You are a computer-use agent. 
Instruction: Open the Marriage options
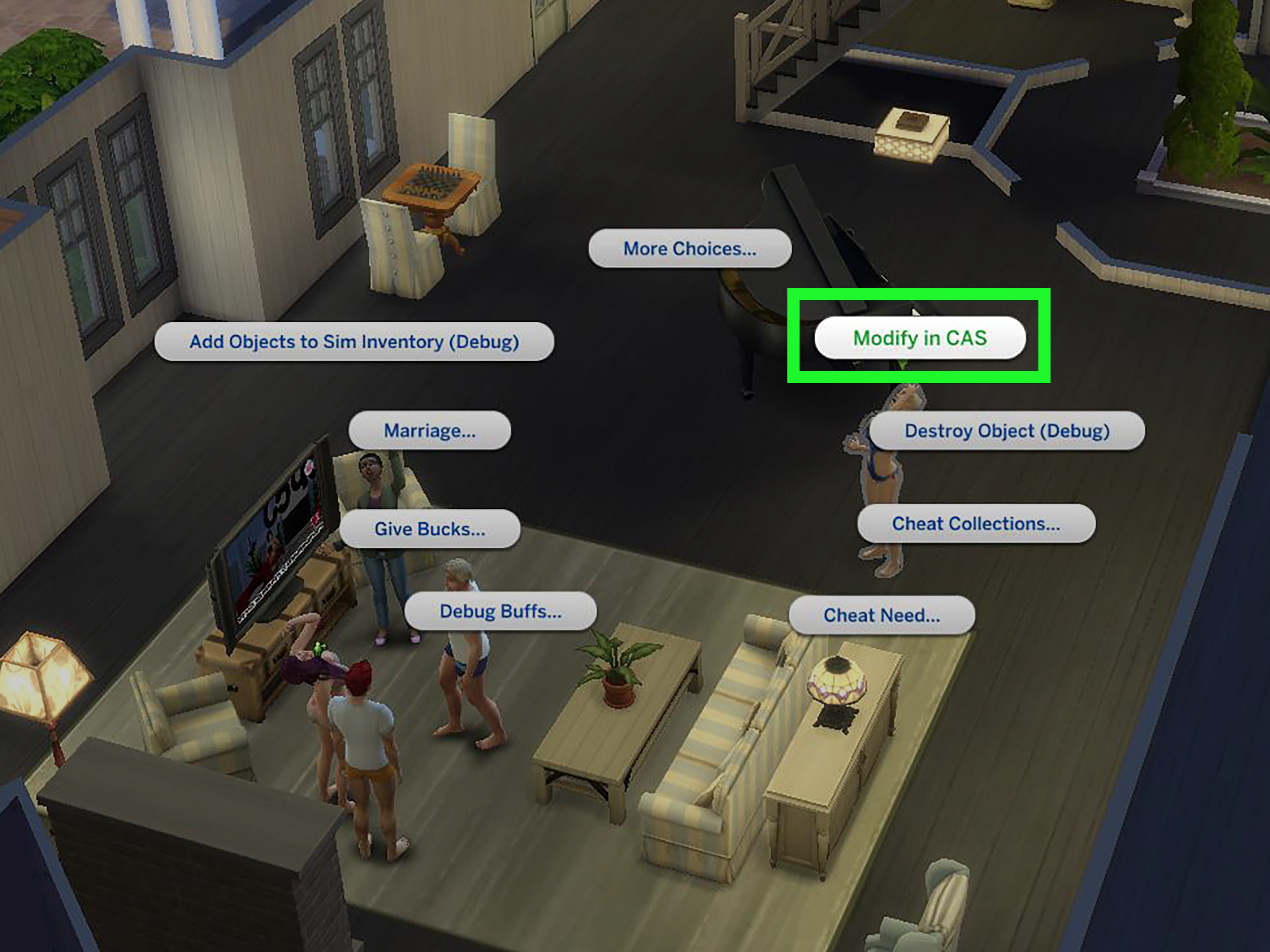click(429, 430)
